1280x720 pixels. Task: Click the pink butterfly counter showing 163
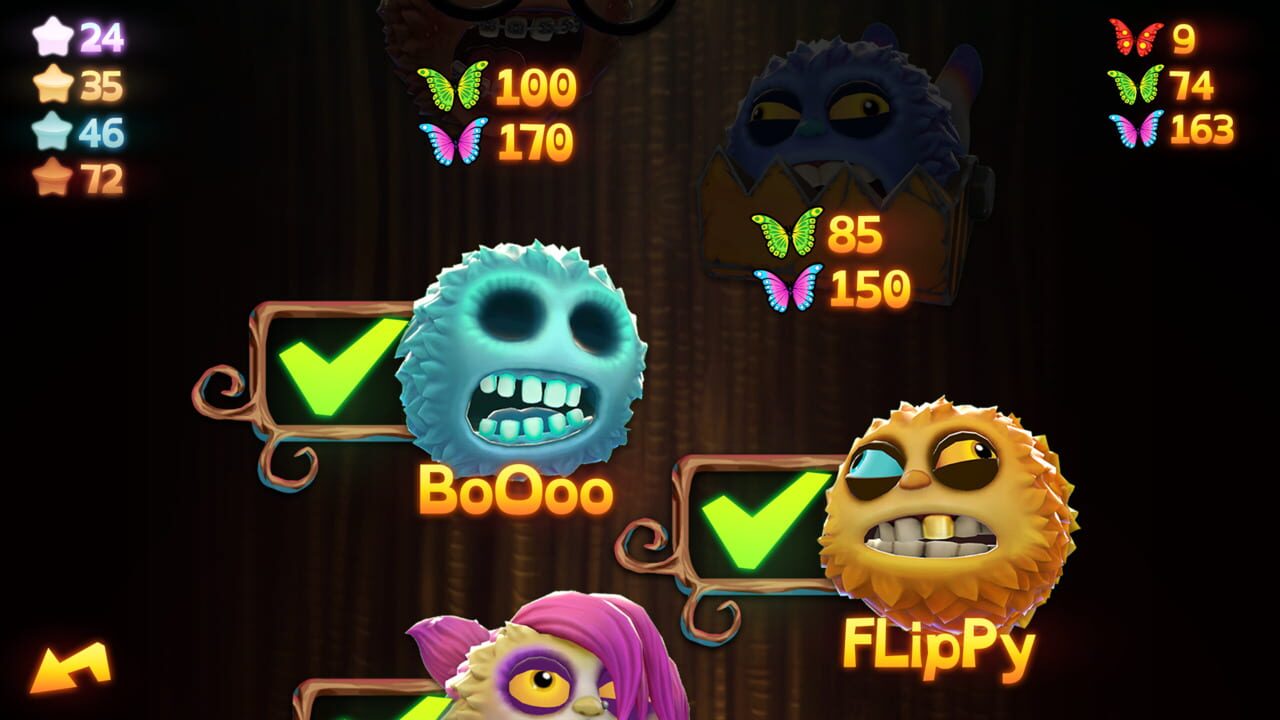coord(1170,130)
